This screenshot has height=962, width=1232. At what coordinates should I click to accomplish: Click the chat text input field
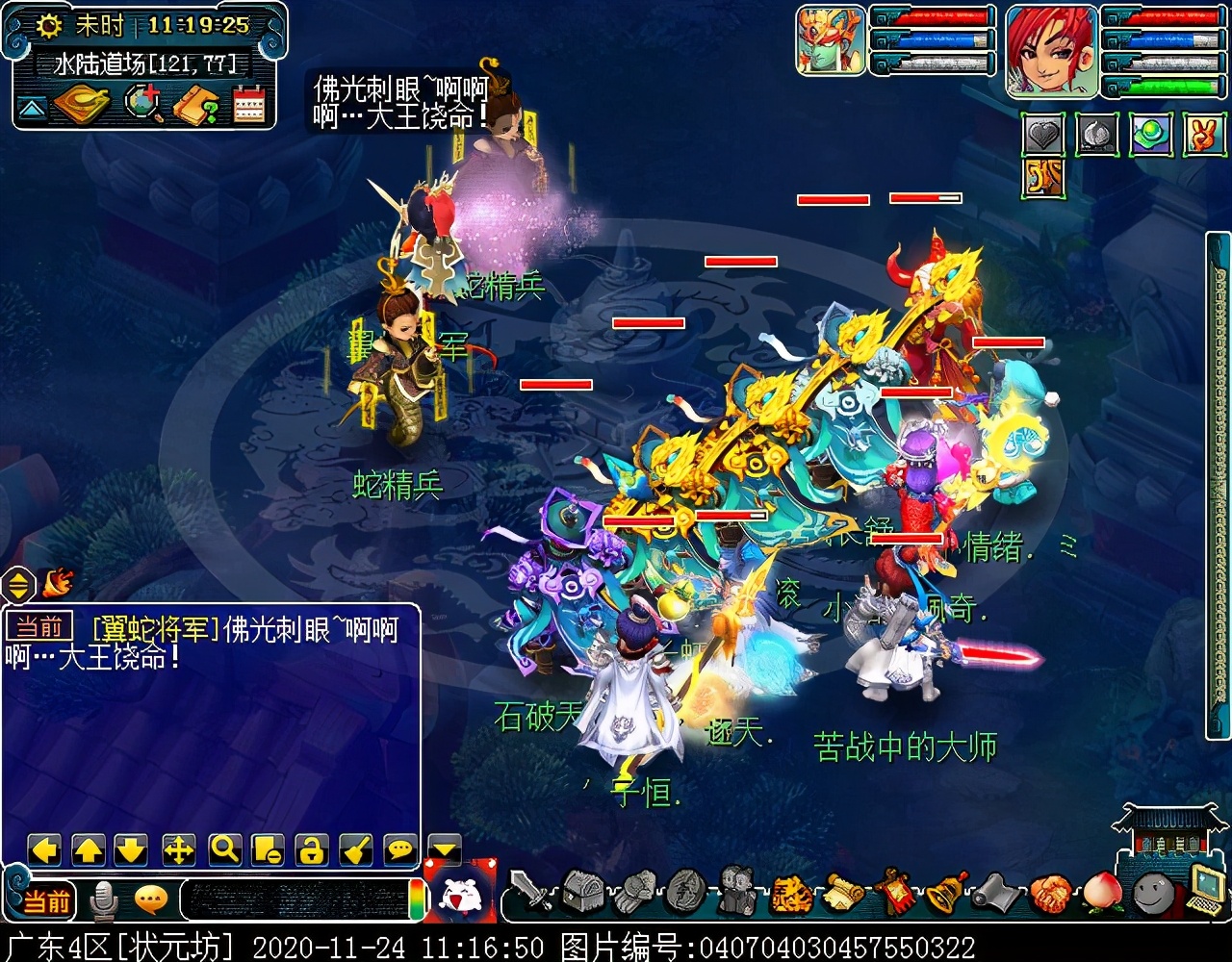point(294,899)
